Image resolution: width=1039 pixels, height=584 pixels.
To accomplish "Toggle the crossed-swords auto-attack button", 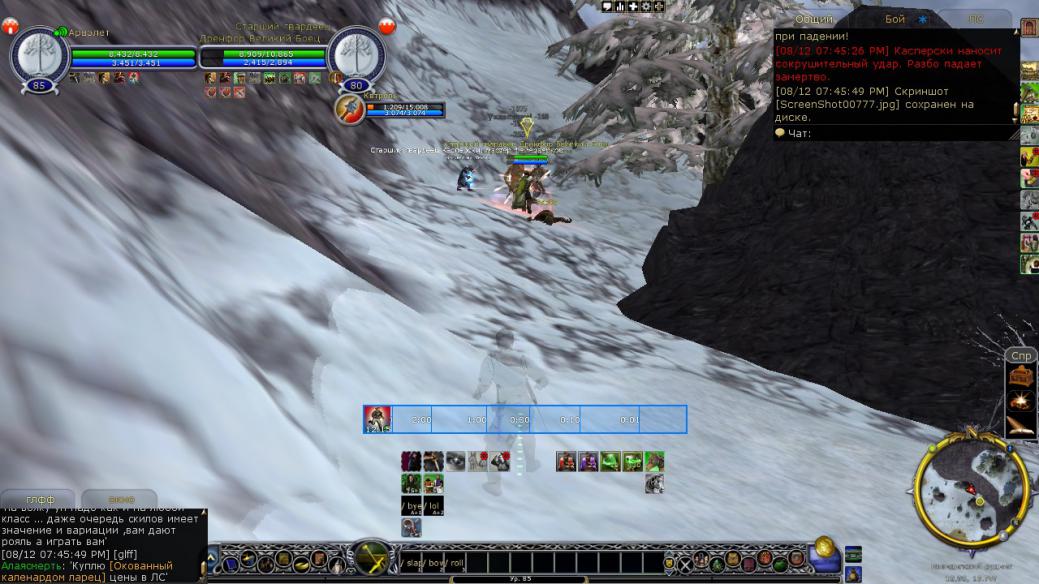I will [x=373, y=558].
